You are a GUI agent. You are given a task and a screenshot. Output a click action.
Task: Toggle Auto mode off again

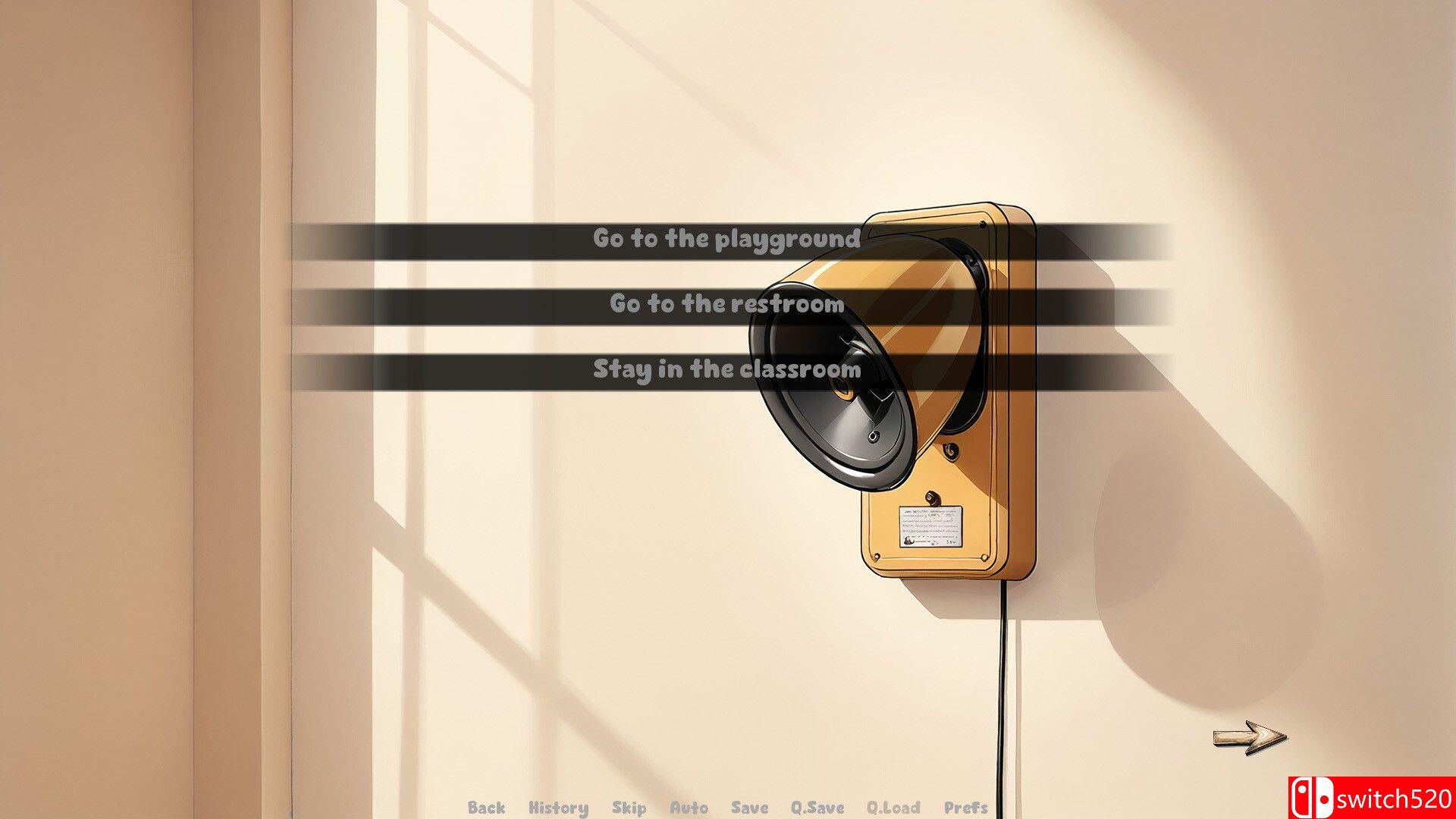pos(690,808)
